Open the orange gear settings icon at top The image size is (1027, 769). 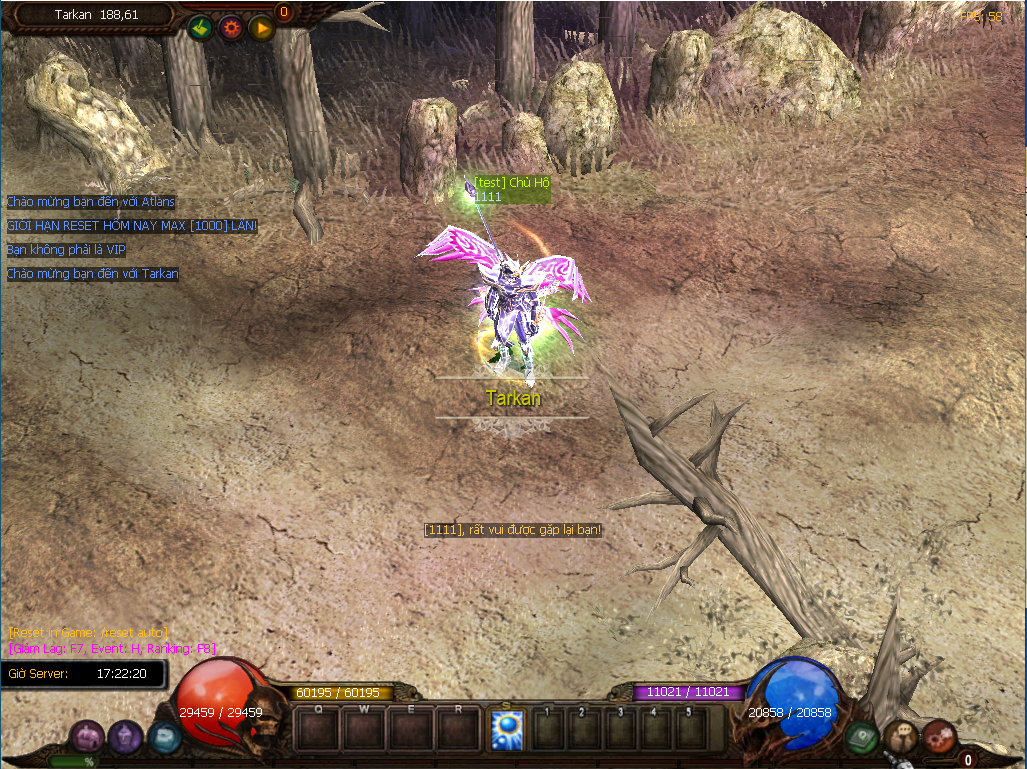pyautogui.click(x=231, y=28)
